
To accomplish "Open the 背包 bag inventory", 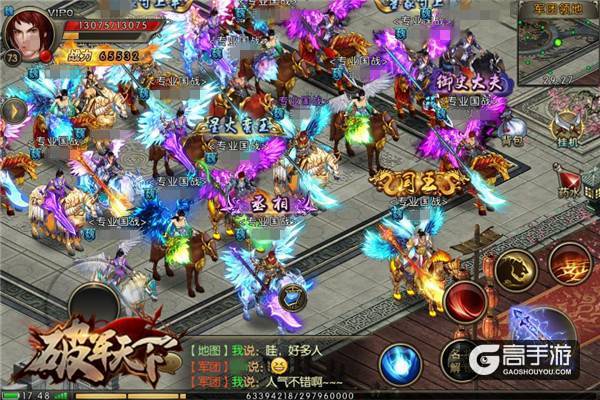I will [513, 128].
